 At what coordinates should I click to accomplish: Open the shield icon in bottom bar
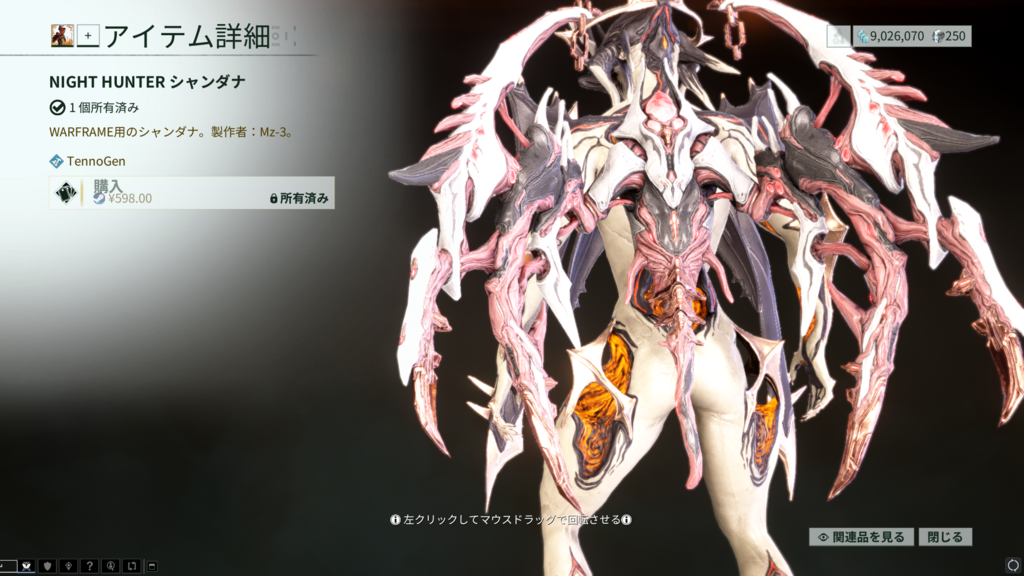pyautogui.click(x=48, y=566)
